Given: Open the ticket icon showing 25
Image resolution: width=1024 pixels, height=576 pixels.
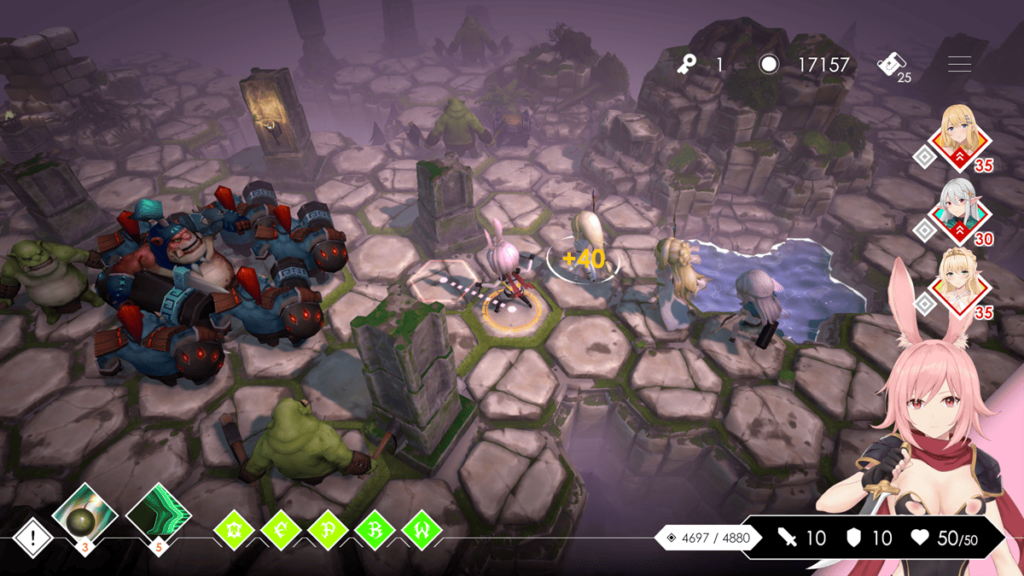Looking at the screenshot, I should click(x=892, y=66).
